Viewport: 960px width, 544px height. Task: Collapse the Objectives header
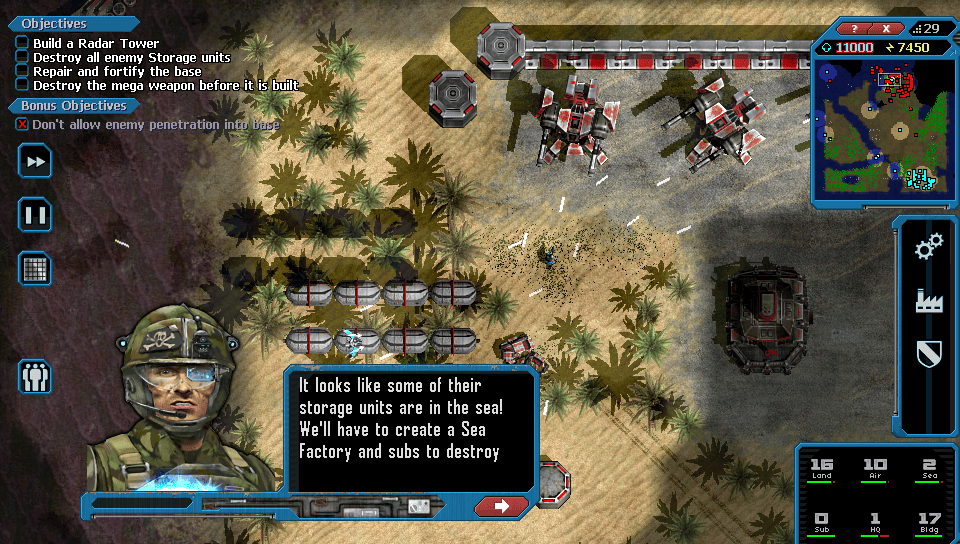click(x=53, y=23)
